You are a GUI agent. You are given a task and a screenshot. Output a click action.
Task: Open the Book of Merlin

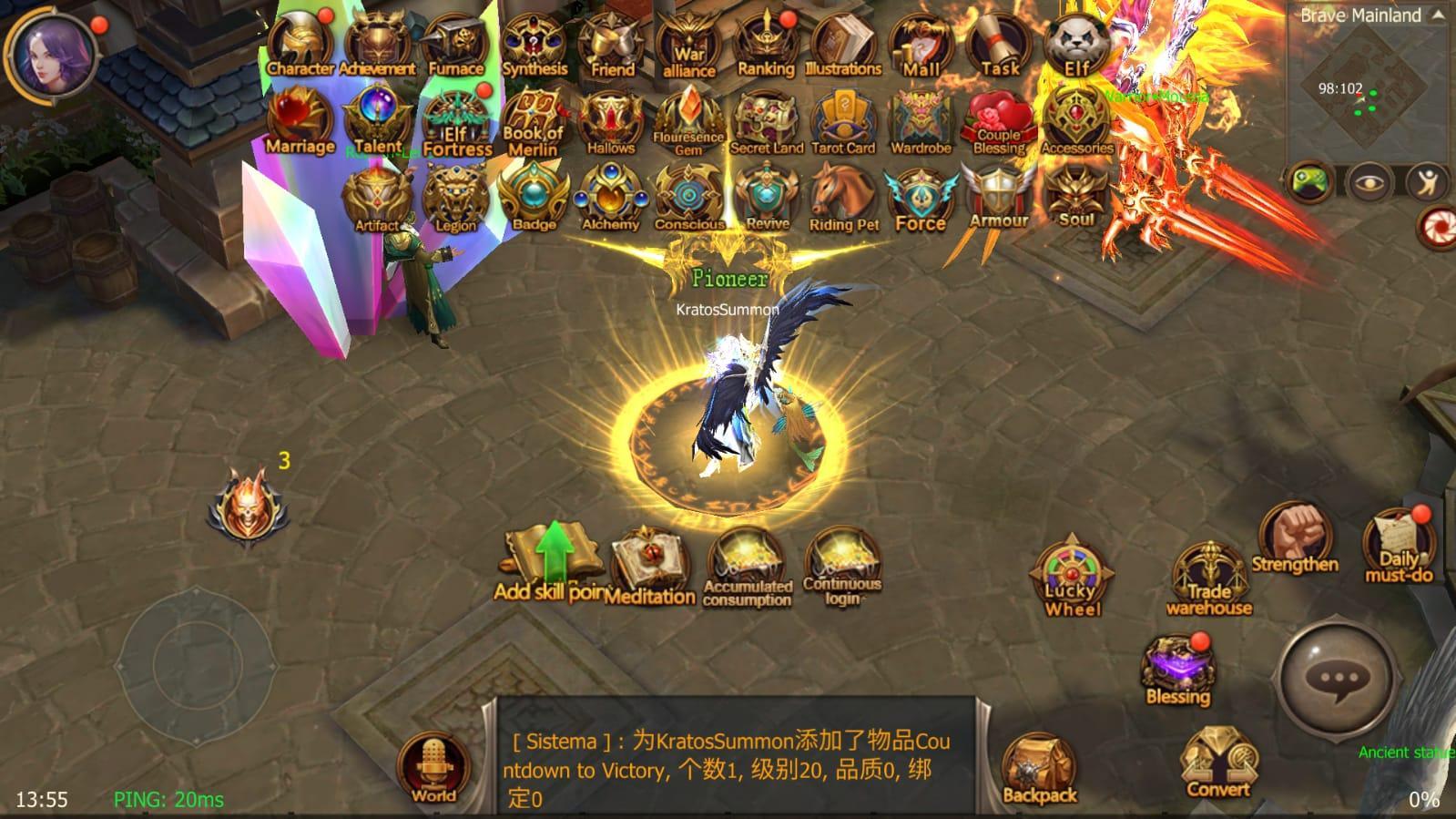click(533, 117)
